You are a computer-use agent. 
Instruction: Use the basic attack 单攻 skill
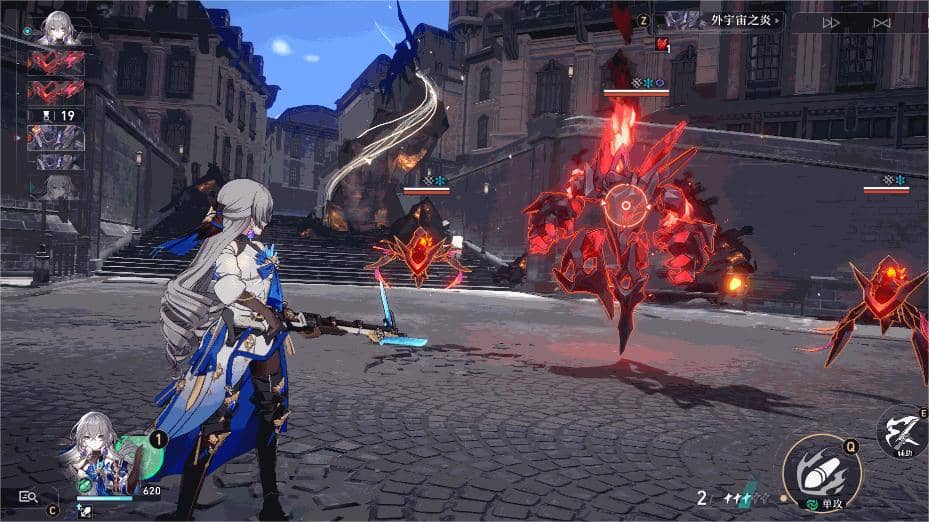click(821, 471)
